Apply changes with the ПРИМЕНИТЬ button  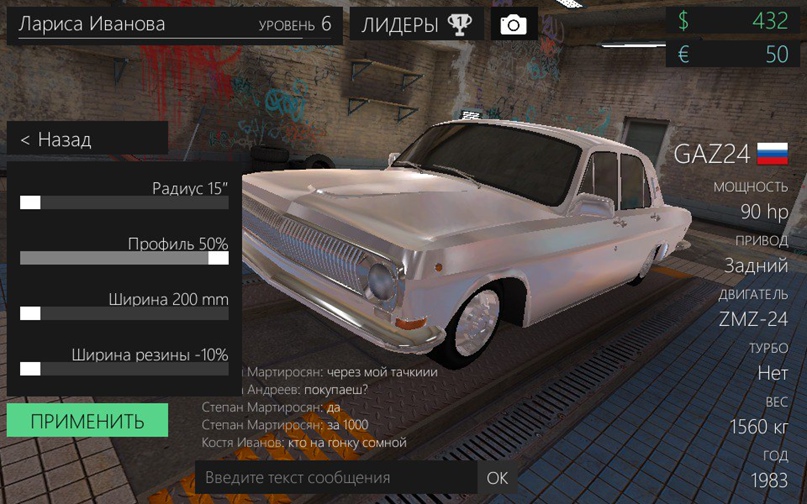click(87, 421)
